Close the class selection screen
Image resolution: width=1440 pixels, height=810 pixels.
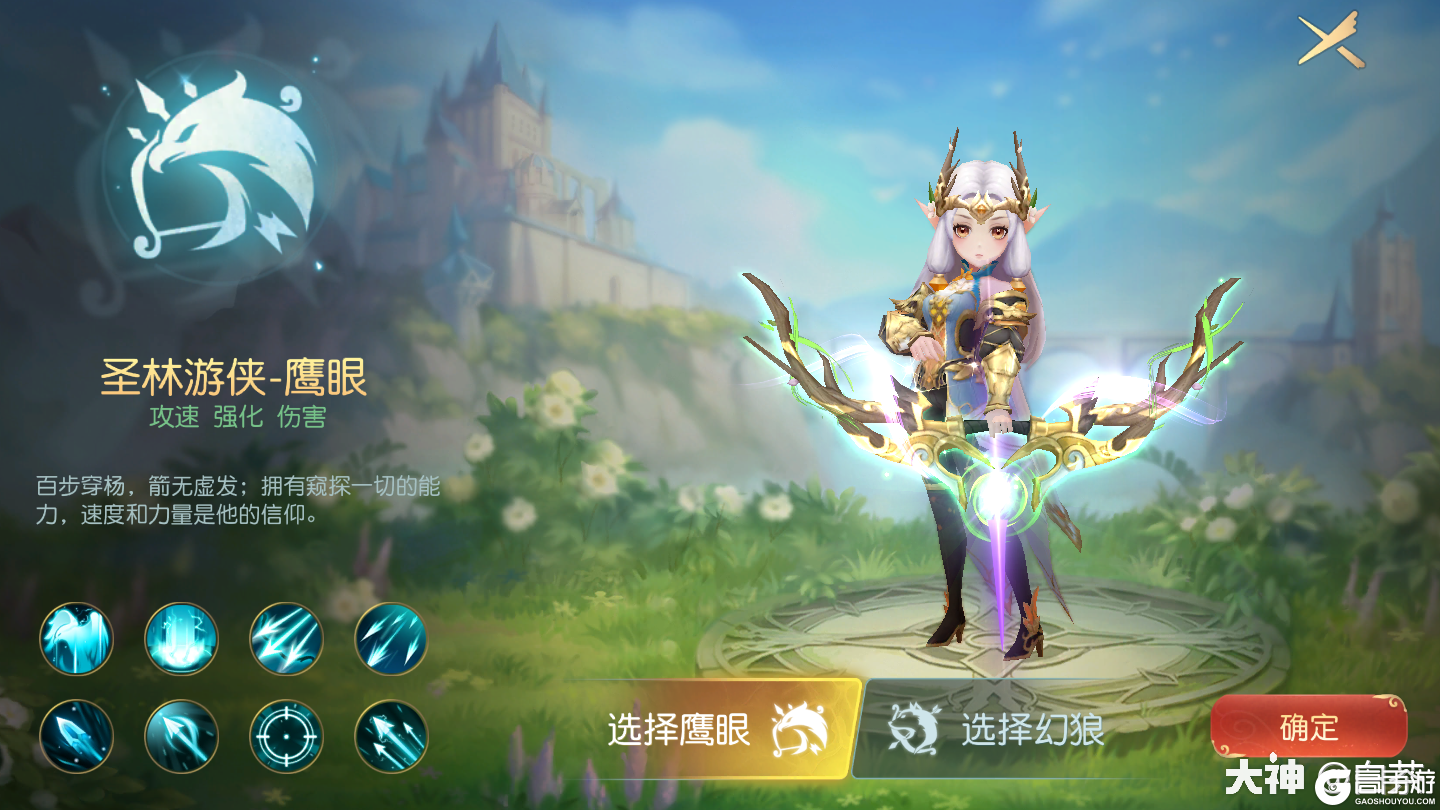pyautogui.click(x=1330, y=40)
